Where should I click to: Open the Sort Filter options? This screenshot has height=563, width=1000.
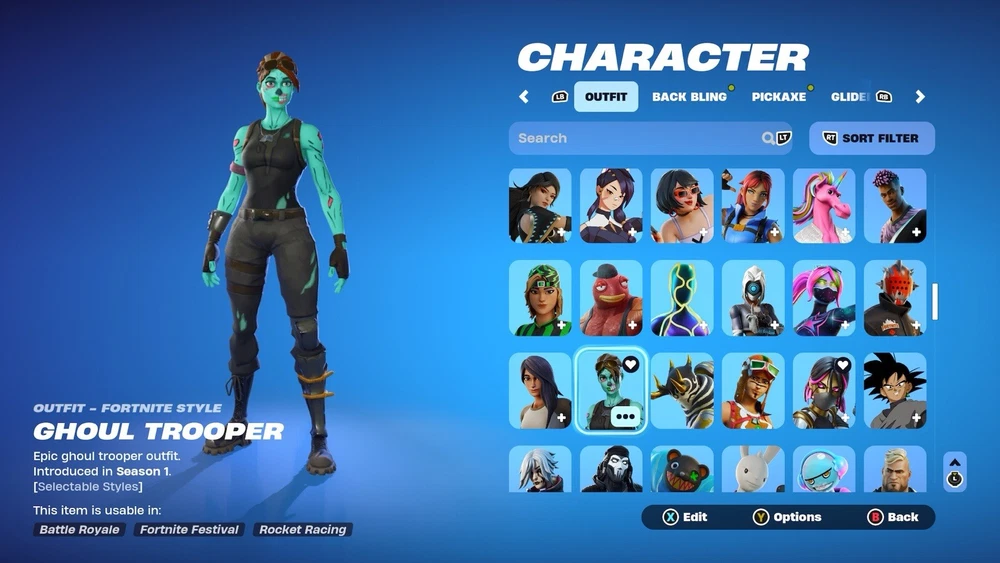[x=871, y=138]
